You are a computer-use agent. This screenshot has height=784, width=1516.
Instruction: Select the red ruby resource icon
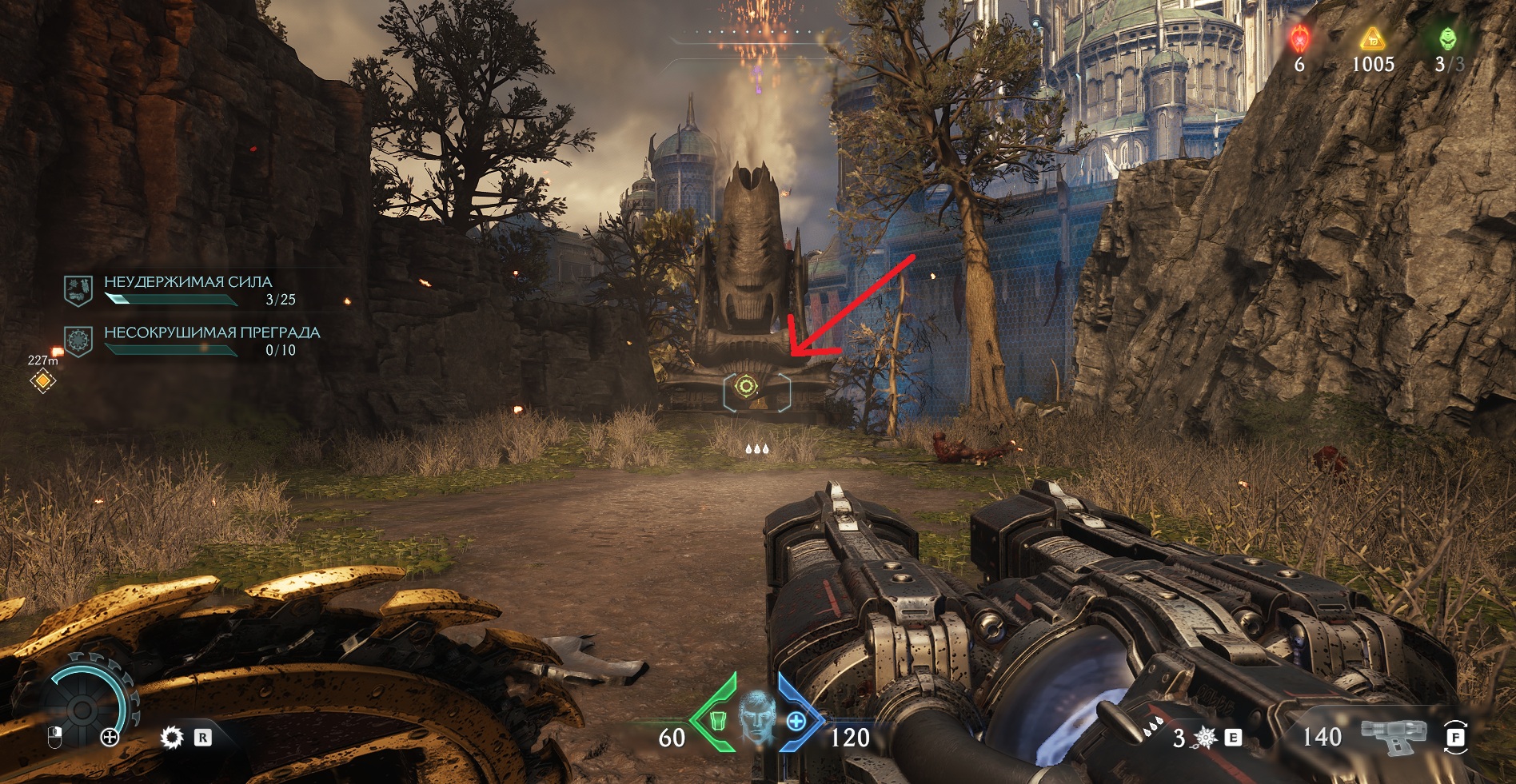pos(1300,38)
